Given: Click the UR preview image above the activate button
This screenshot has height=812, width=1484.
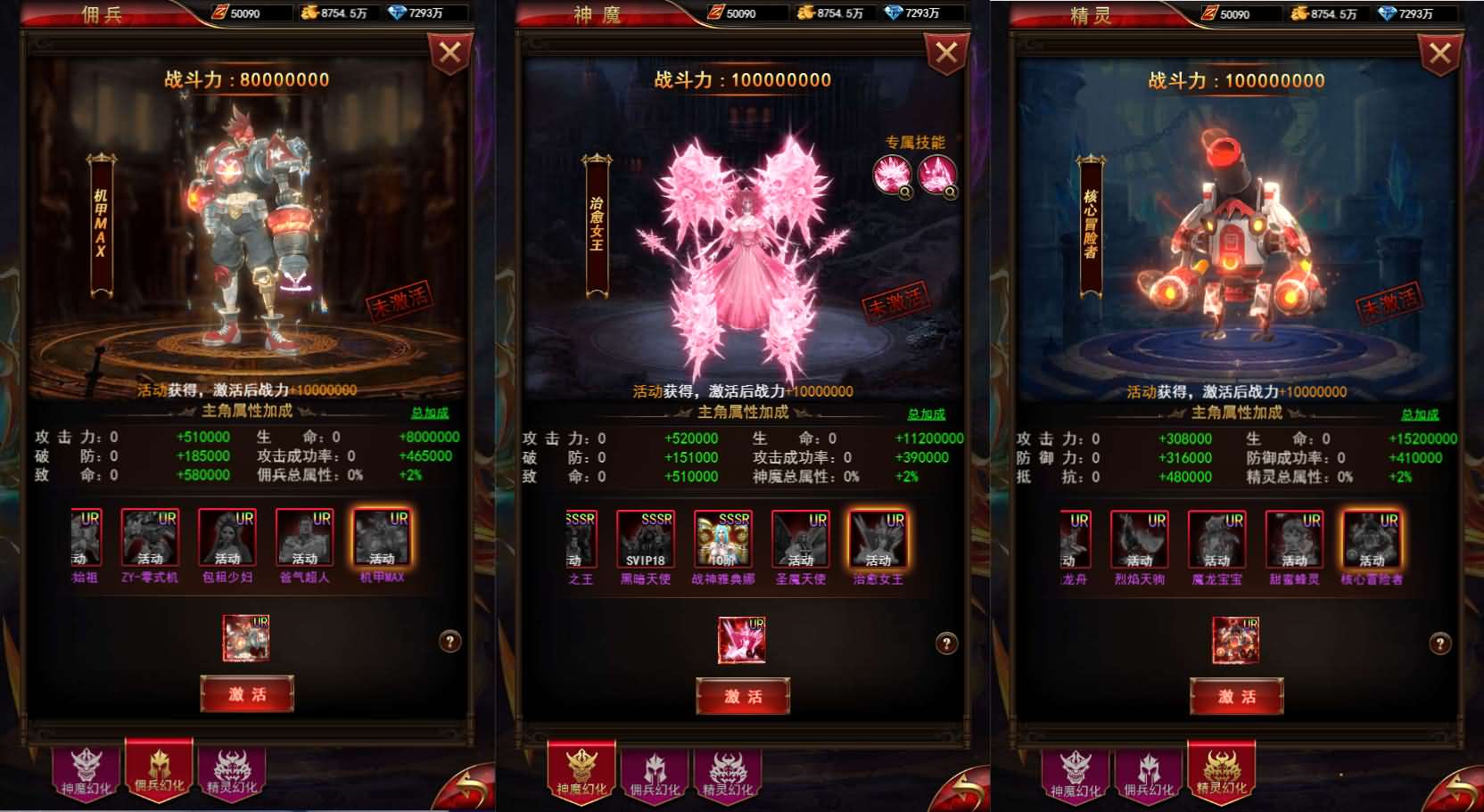Looking at the screenshot, I should [x=247, y=638].
